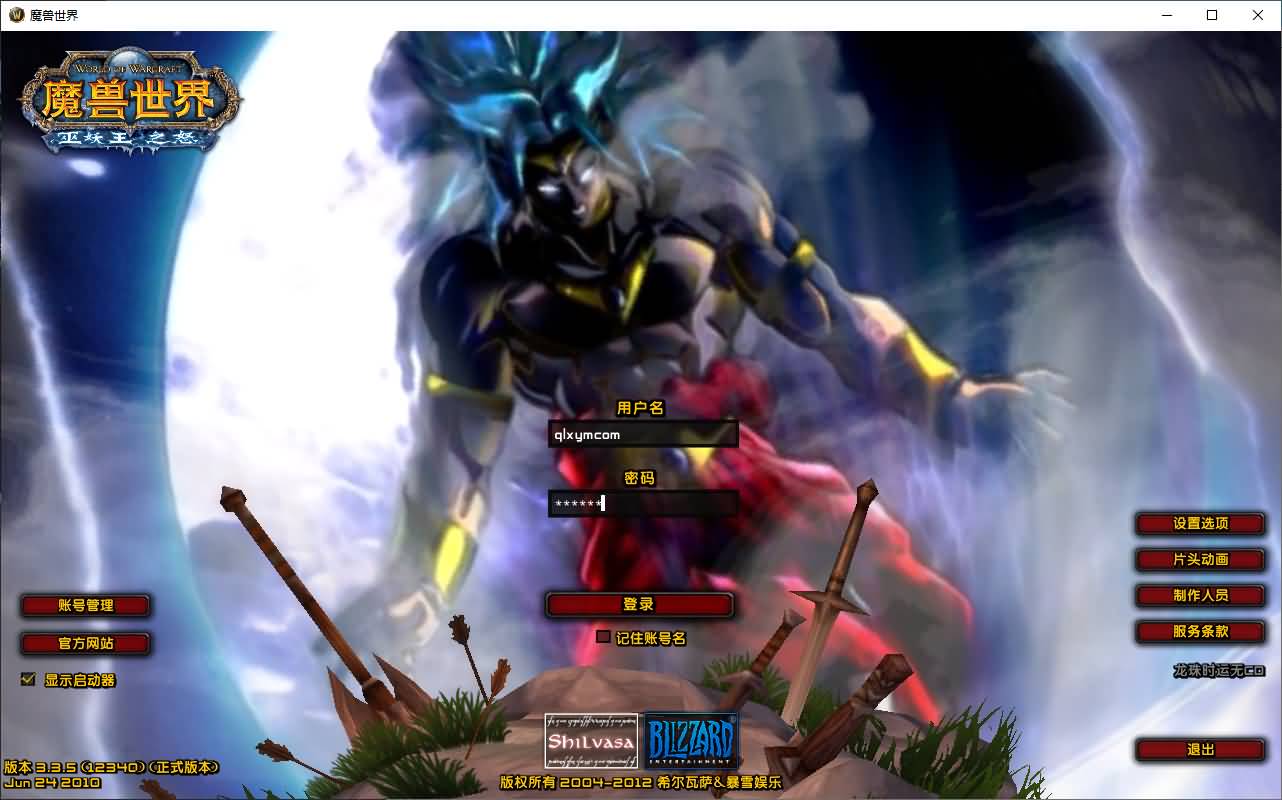1282x800 pixels.
Task: Click the 登录 login button
Action: 639,604
